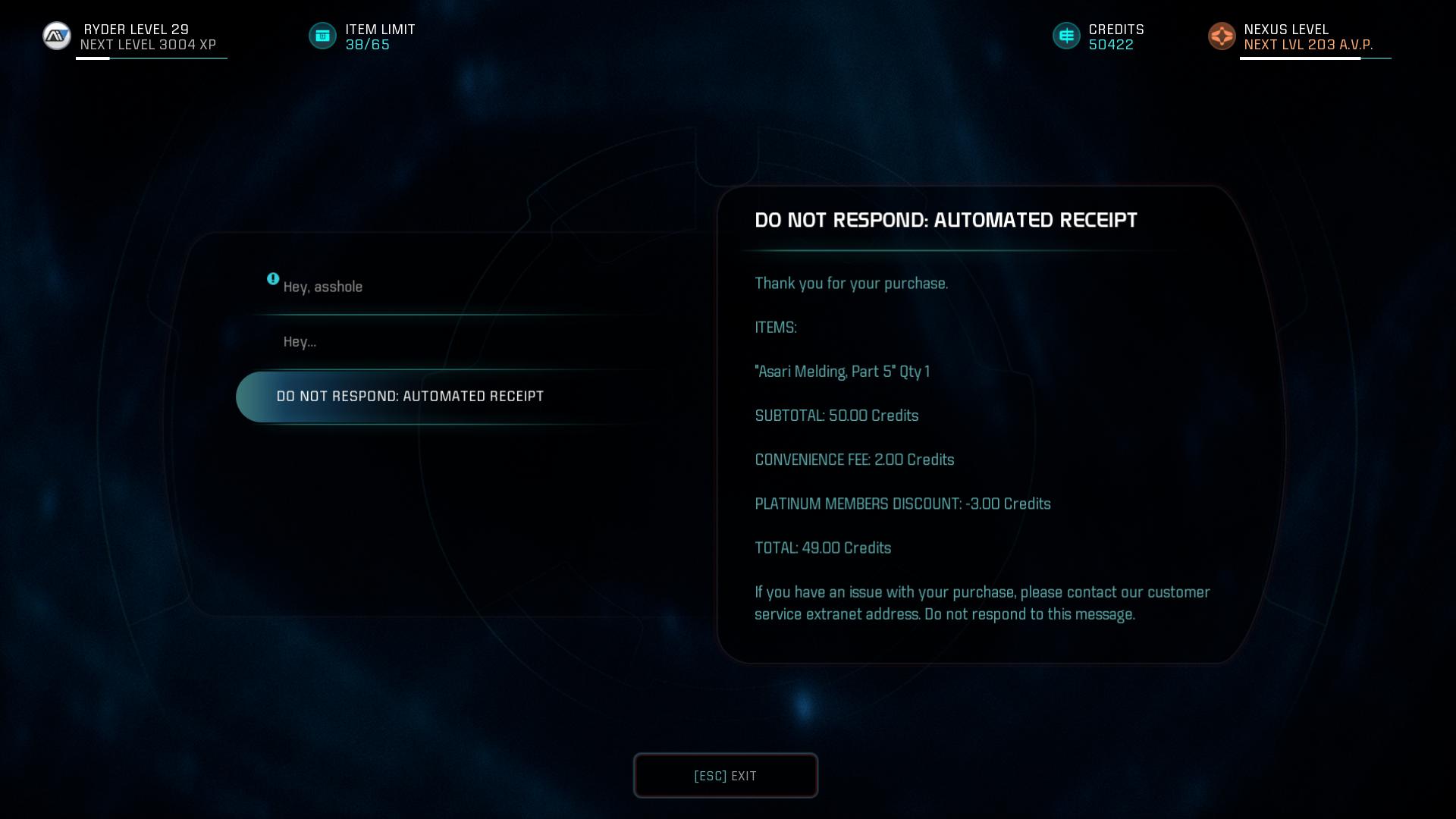Select the 'DO NOT RESPOND: AUTOMATED RECEIPT' email
The height and width of the screenshot is (819, 1456).
click(410, 396)
